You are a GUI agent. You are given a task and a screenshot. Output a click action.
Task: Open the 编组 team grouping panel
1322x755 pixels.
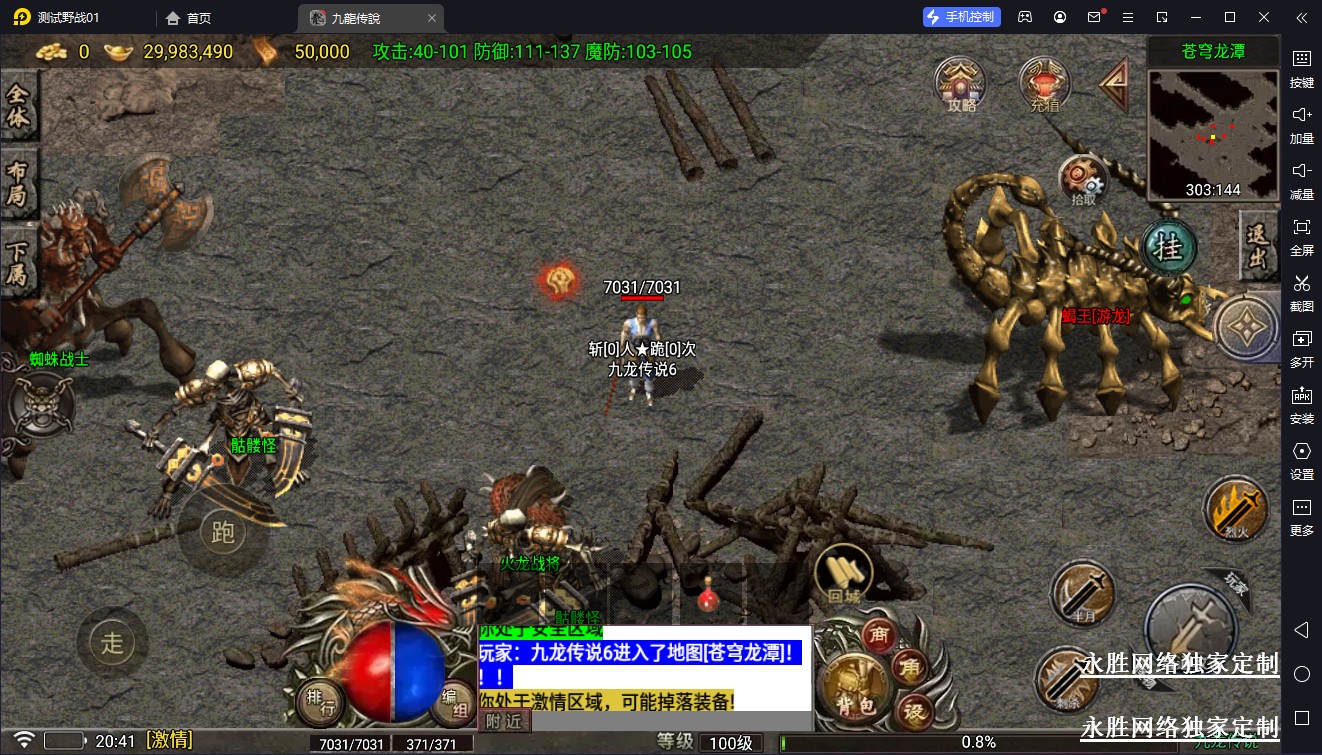pyautogui.click(x=453, y=700)
